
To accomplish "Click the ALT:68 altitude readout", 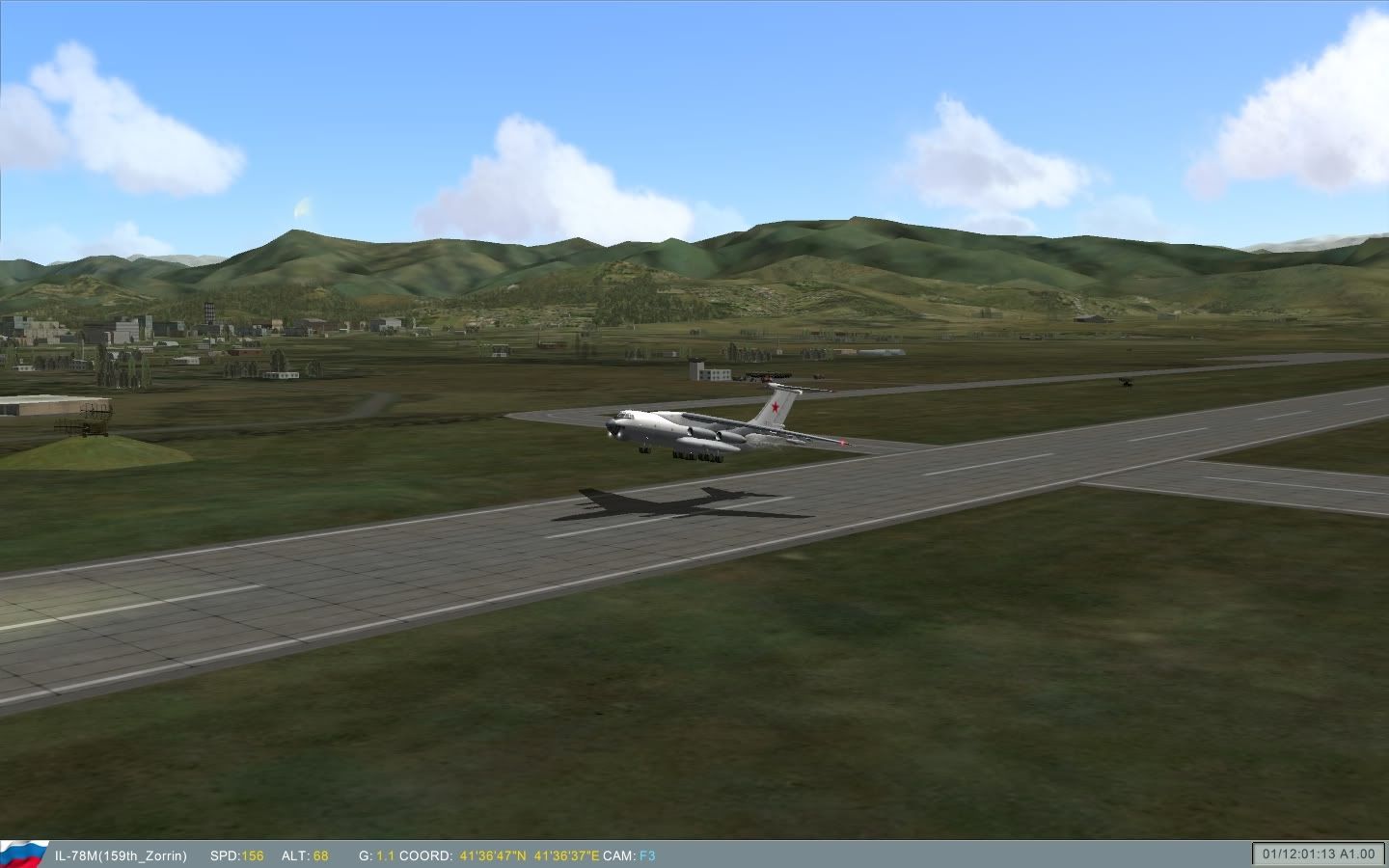I will pyautogui.click(x=304, y=854).
